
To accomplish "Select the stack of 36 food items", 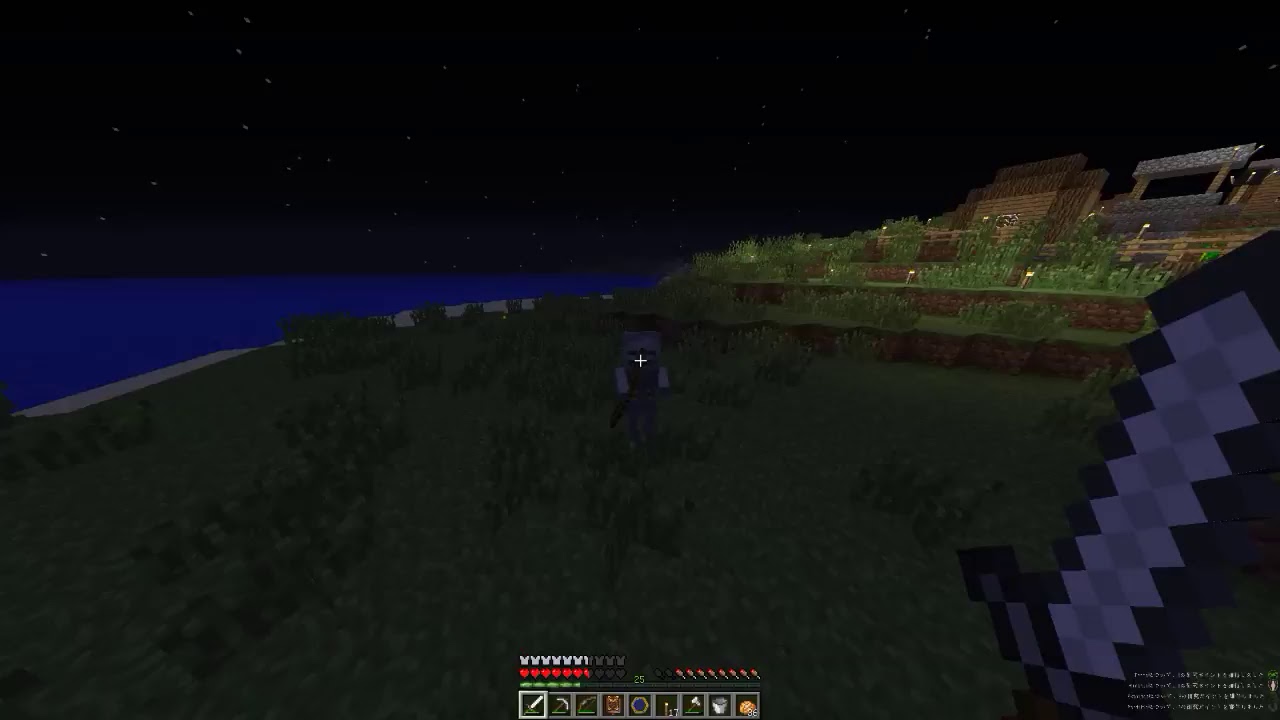I will point(748,705).
